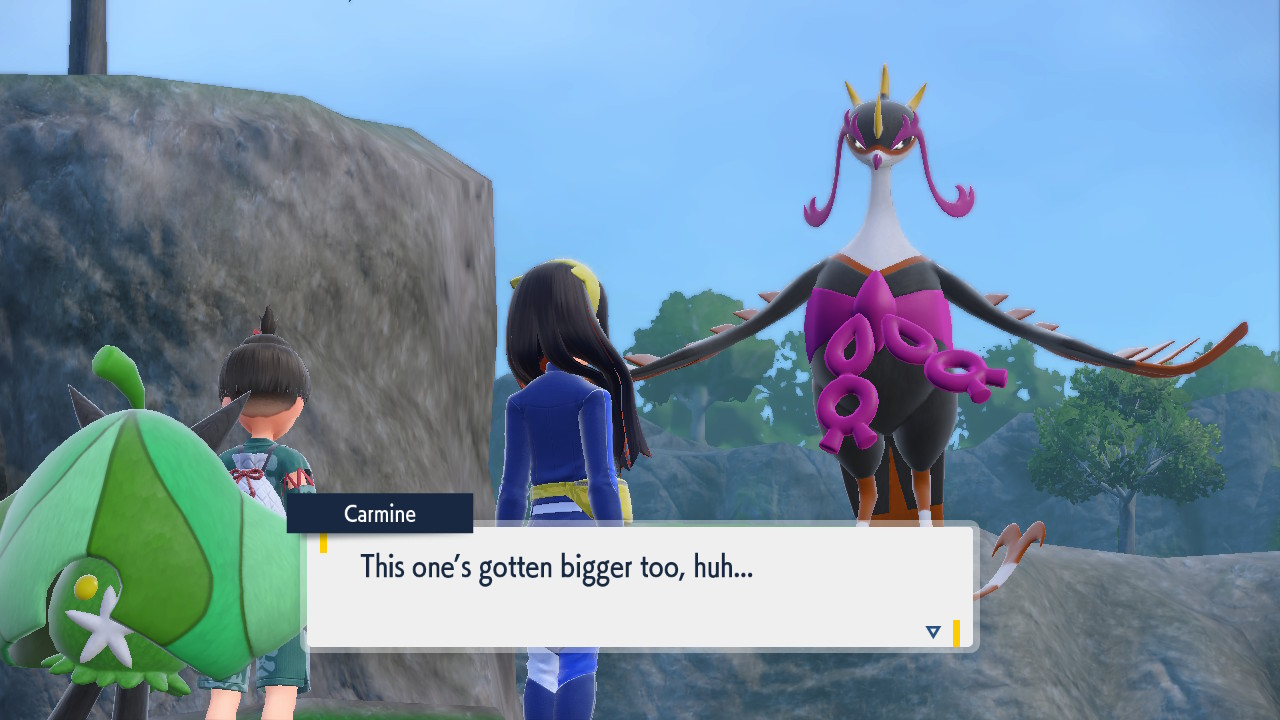Advance dialogue with the blue arrow indicator
1280x720 pixels.
pos(933,632)
